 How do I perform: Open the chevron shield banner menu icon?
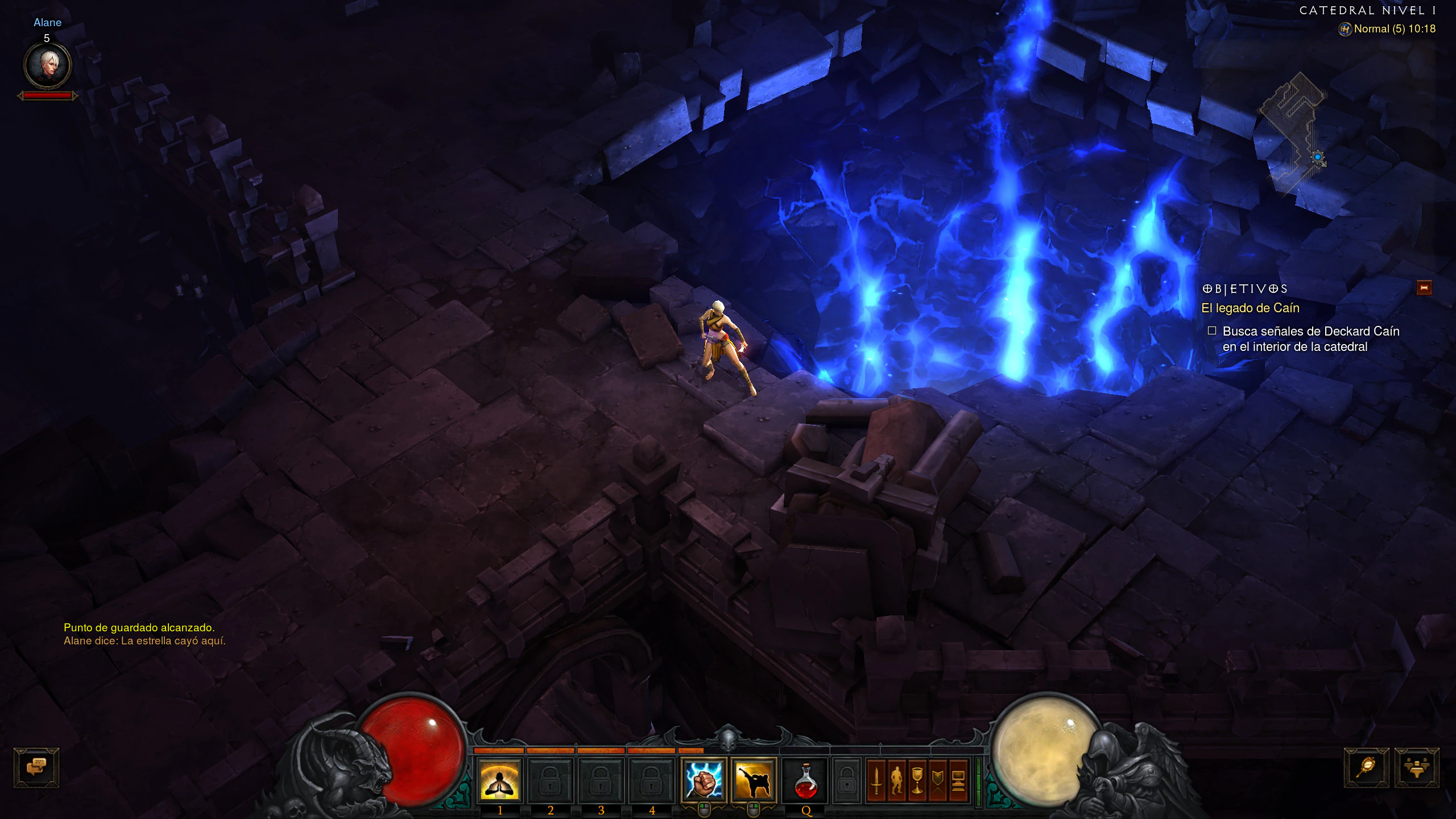937,780
